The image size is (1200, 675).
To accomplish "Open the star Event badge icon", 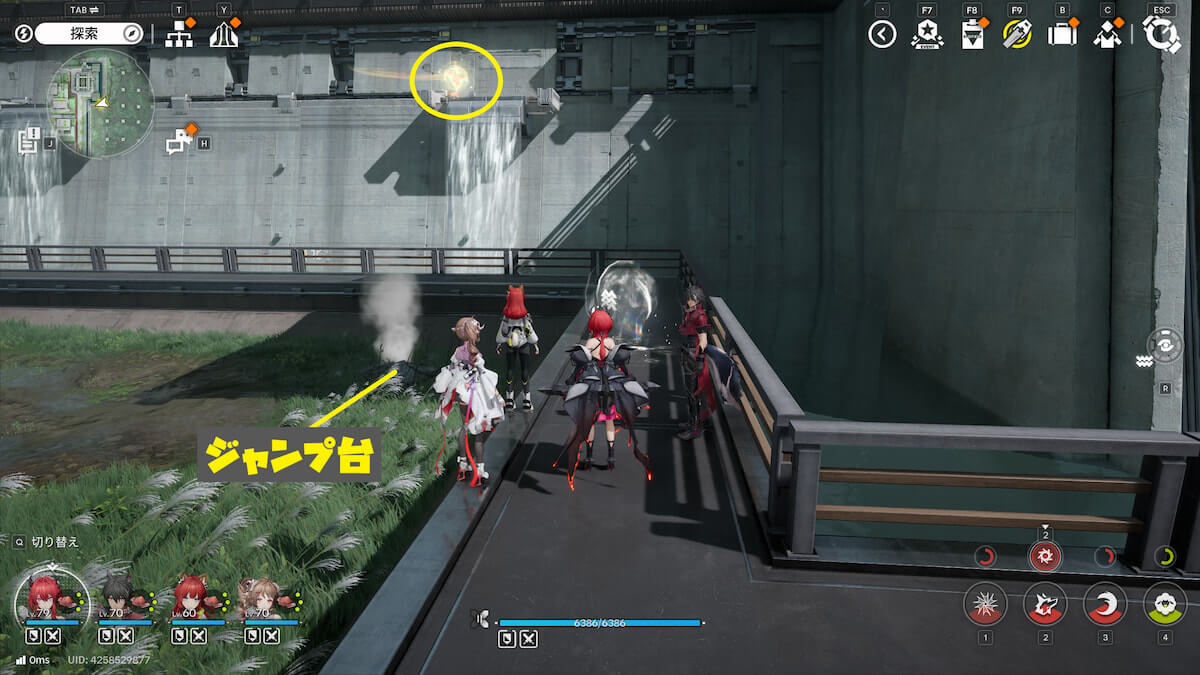I will point(927,35).
